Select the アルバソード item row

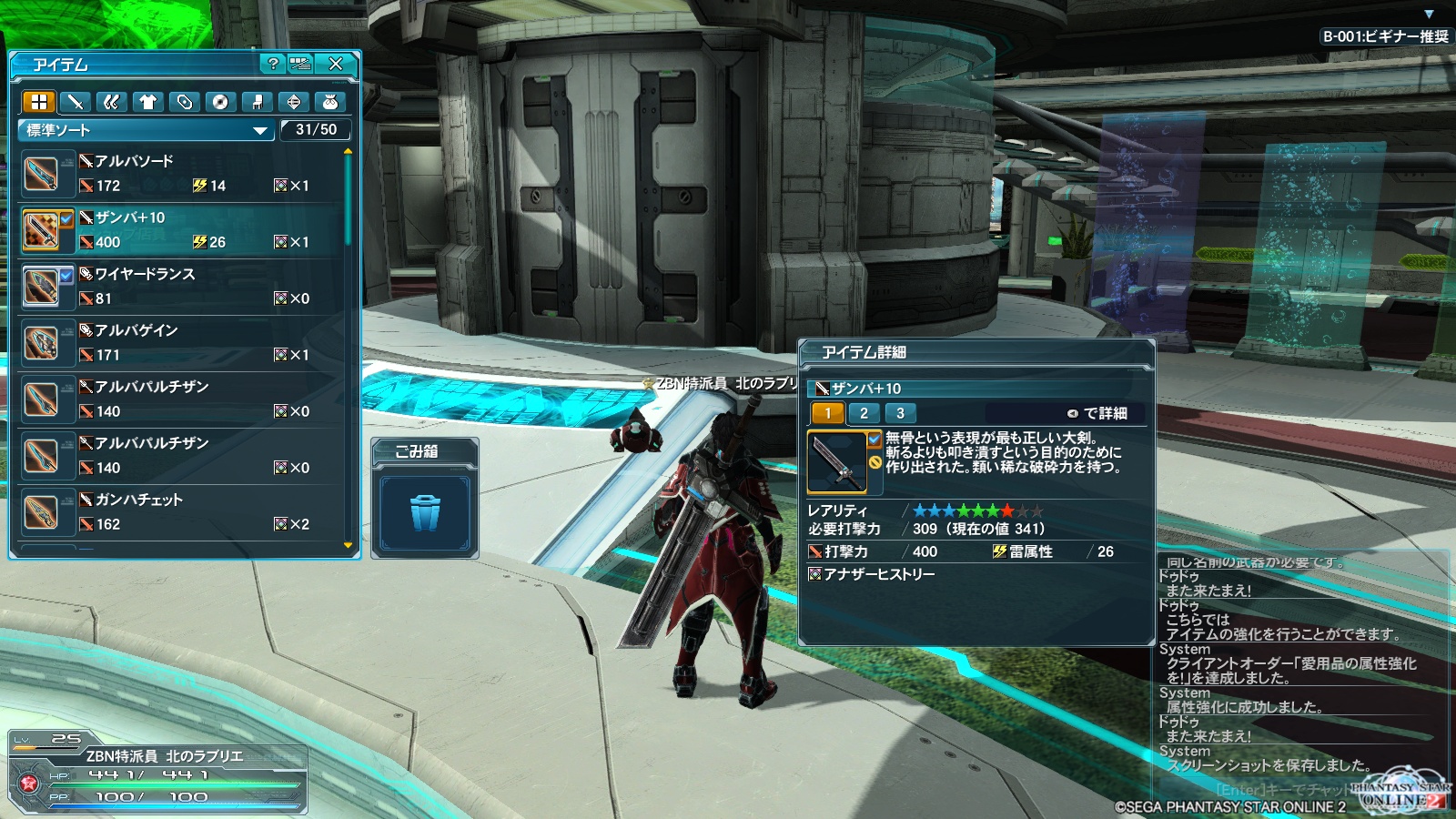[182, 174]
